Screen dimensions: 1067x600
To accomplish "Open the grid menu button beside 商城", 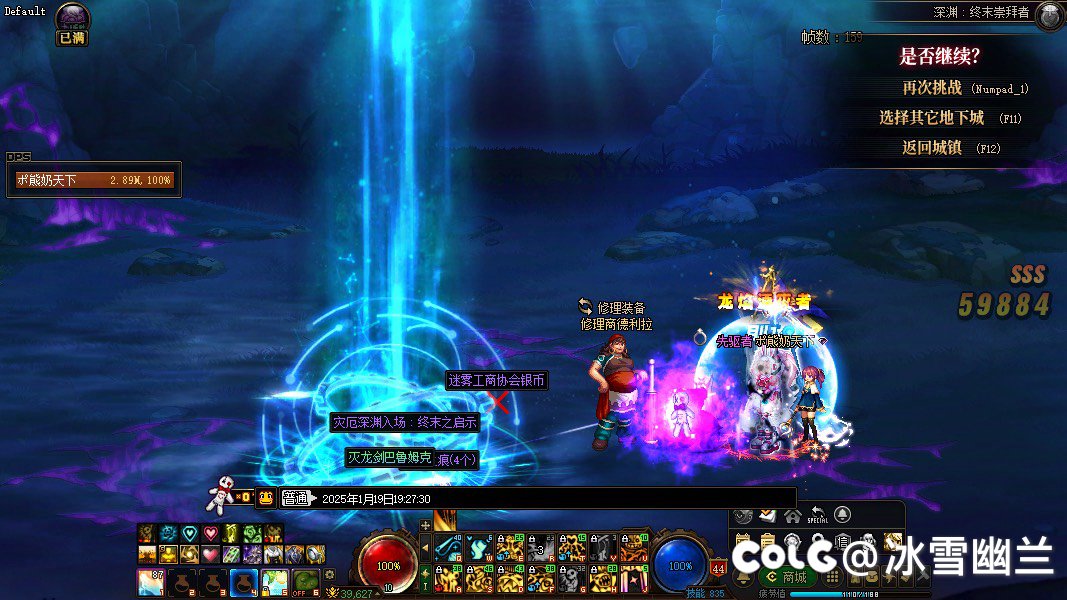I will [x=831, y=577].
